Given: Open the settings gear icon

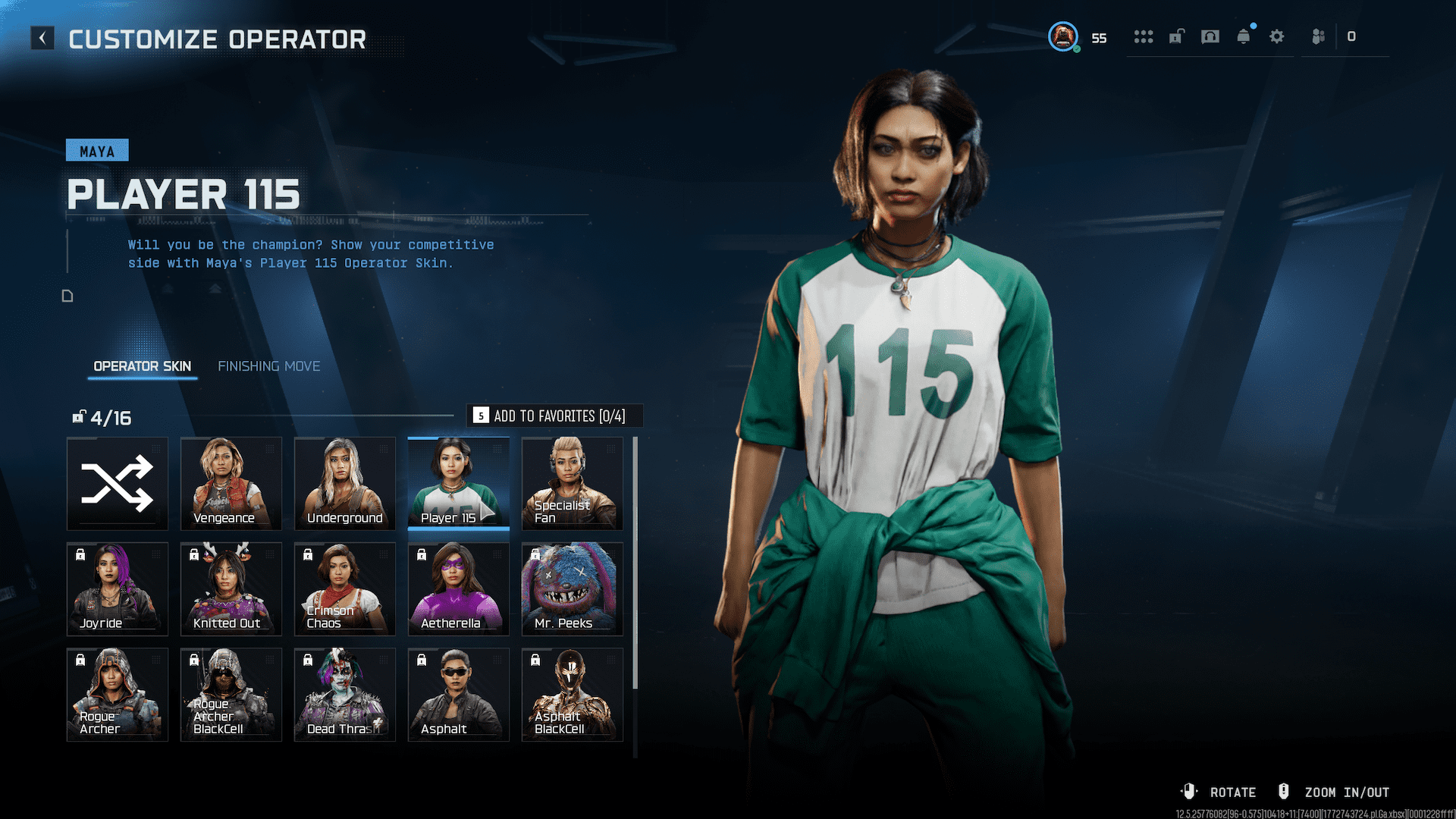Looking at the screenshot, I should [x=1277, y=36].
